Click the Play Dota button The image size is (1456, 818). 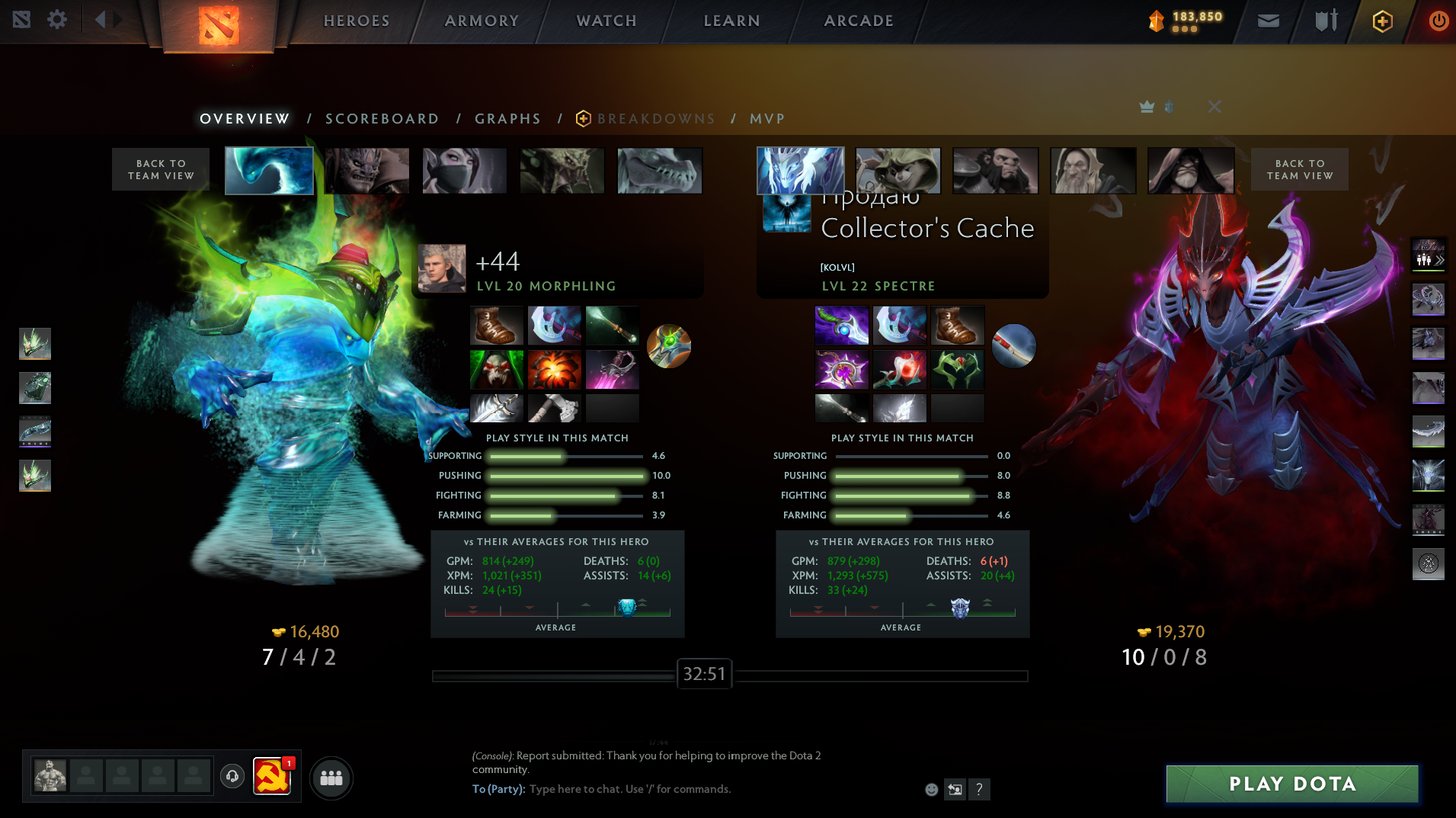[1292, 784]
